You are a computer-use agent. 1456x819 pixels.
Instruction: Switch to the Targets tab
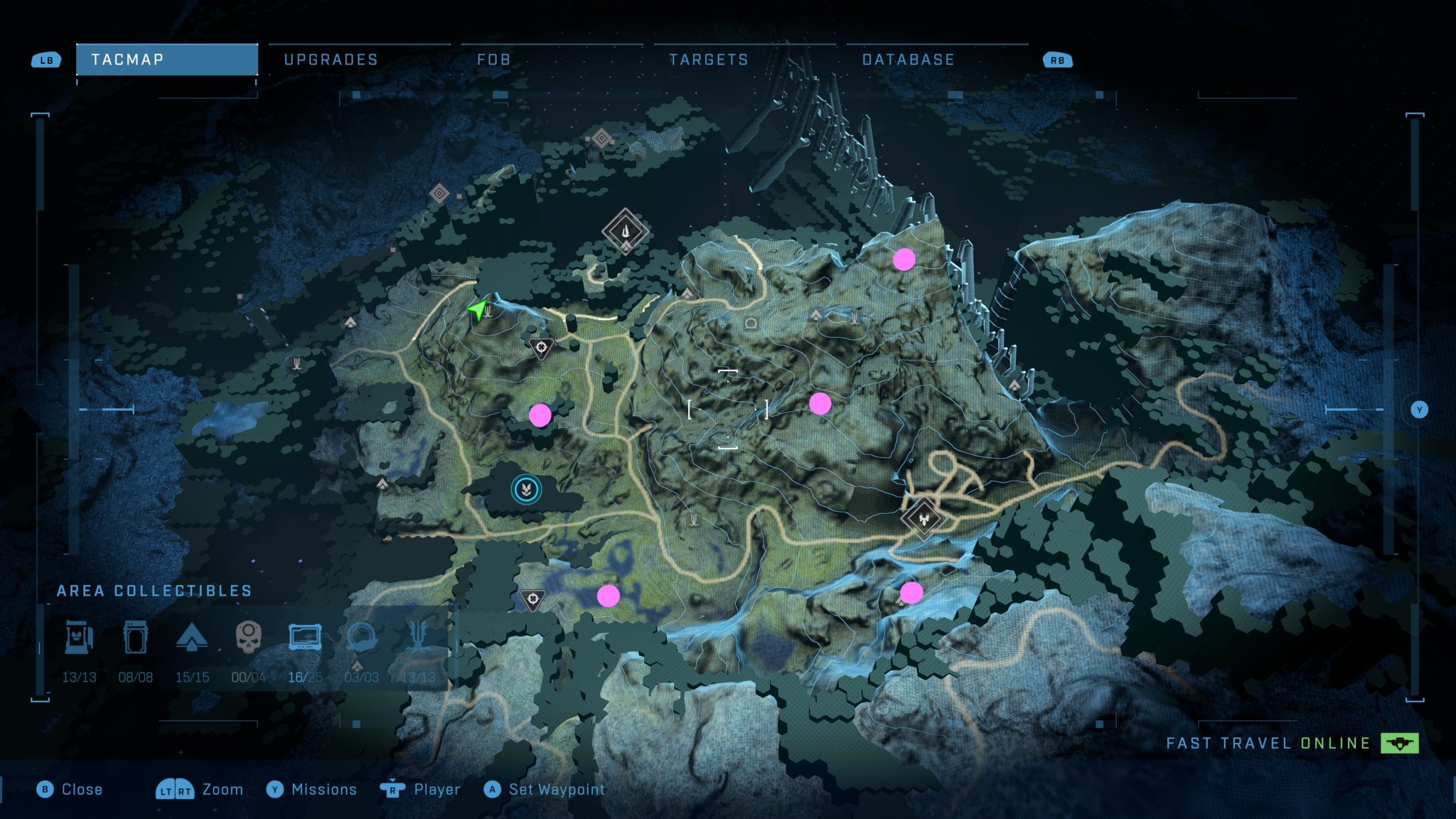click(709, 60)
